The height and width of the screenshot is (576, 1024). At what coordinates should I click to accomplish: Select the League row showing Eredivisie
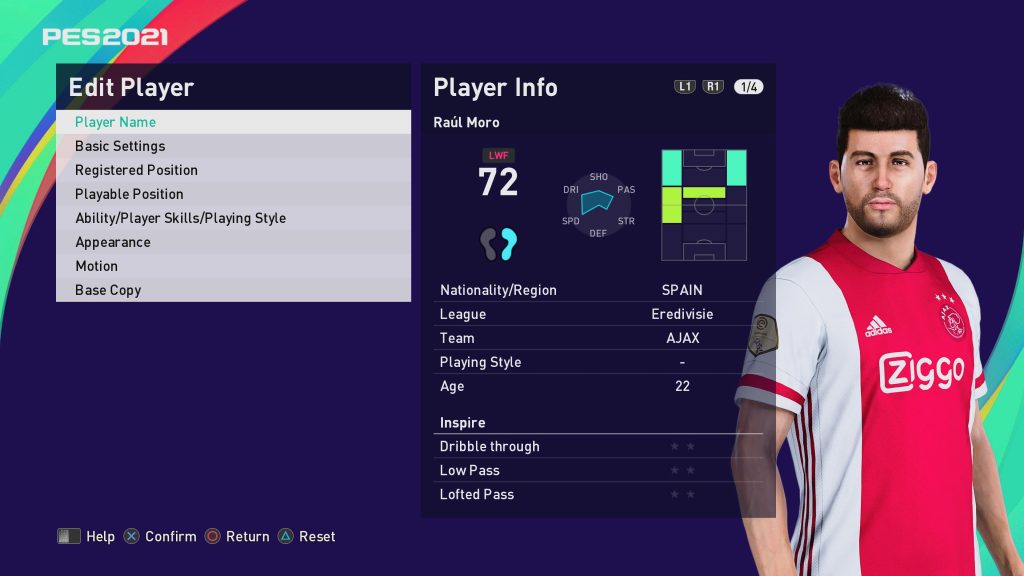(598, 314)
